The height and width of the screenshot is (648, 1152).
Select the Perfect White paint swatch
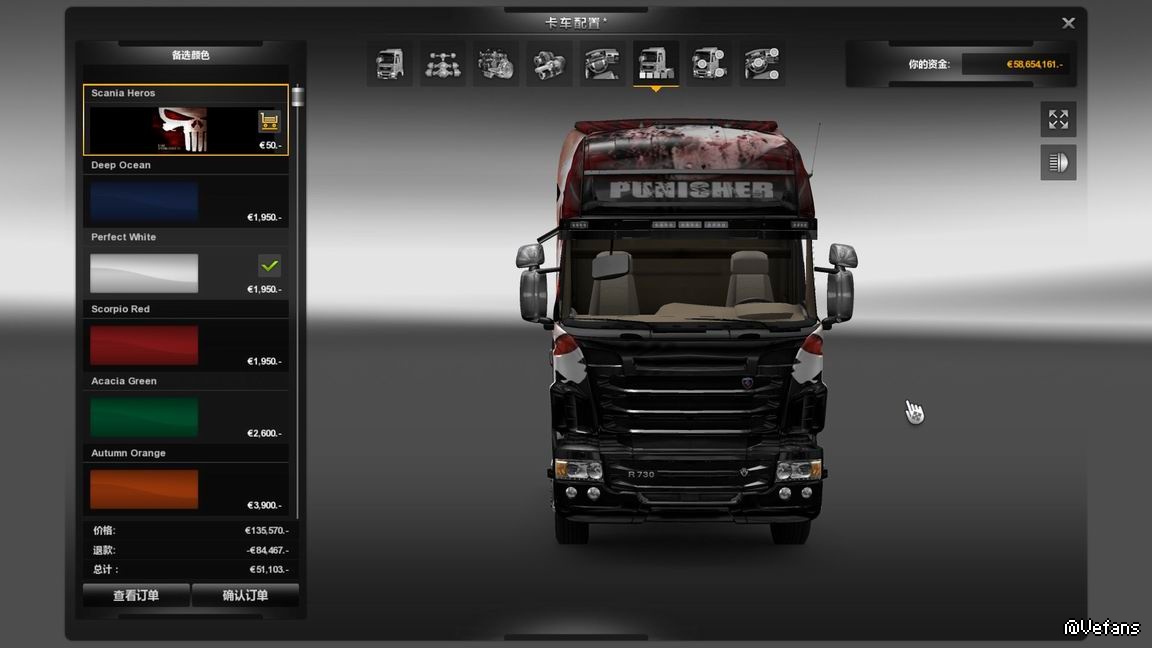click(144, 273)
